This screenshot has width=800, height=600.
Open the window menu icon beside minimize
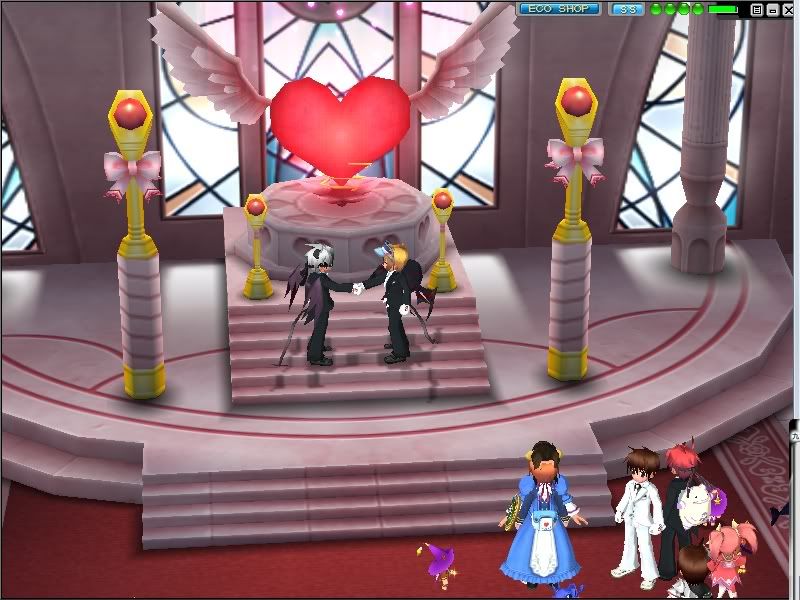757,9
